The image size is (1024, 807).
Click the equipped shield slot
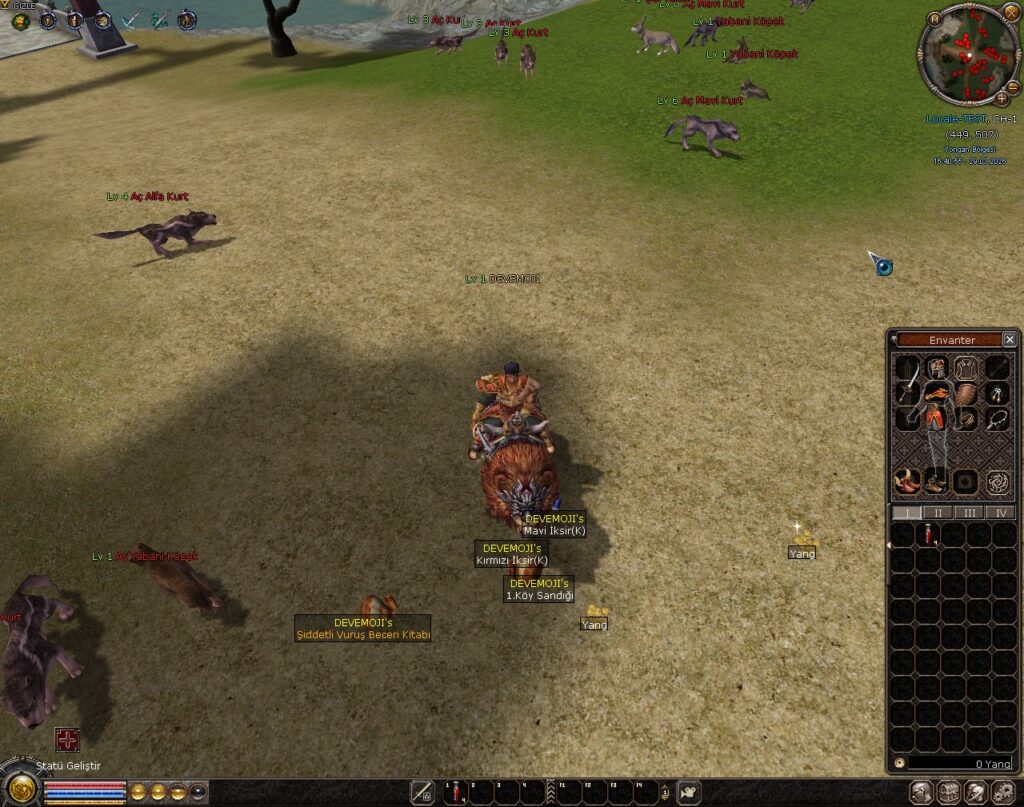pyautogui.click(x=967, y=392)
